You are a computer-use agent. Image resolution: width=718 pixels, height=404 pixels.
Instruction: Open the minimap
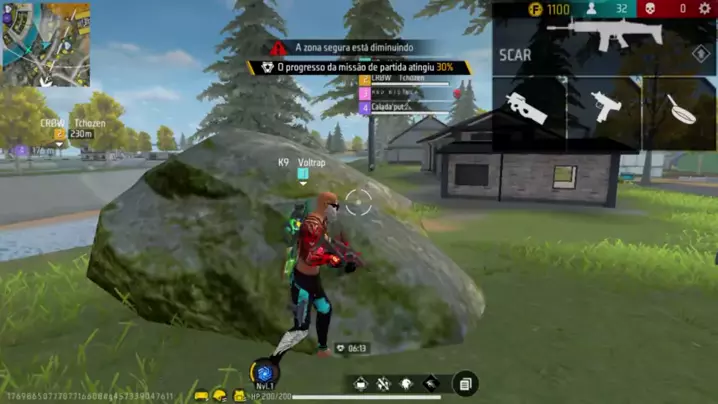[46, 44]
